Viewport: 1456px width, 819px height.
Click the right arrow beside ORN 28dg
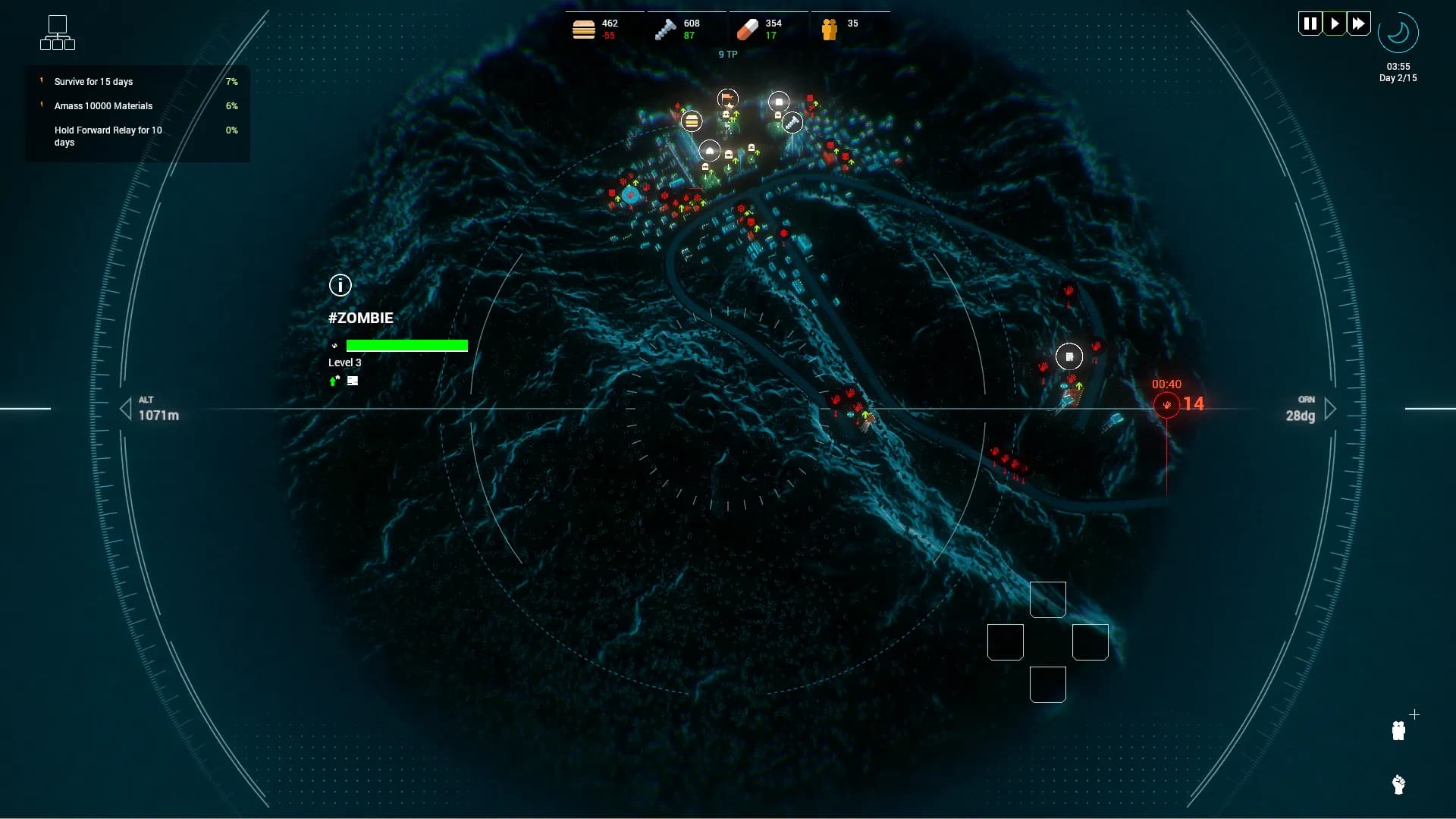1332,409
